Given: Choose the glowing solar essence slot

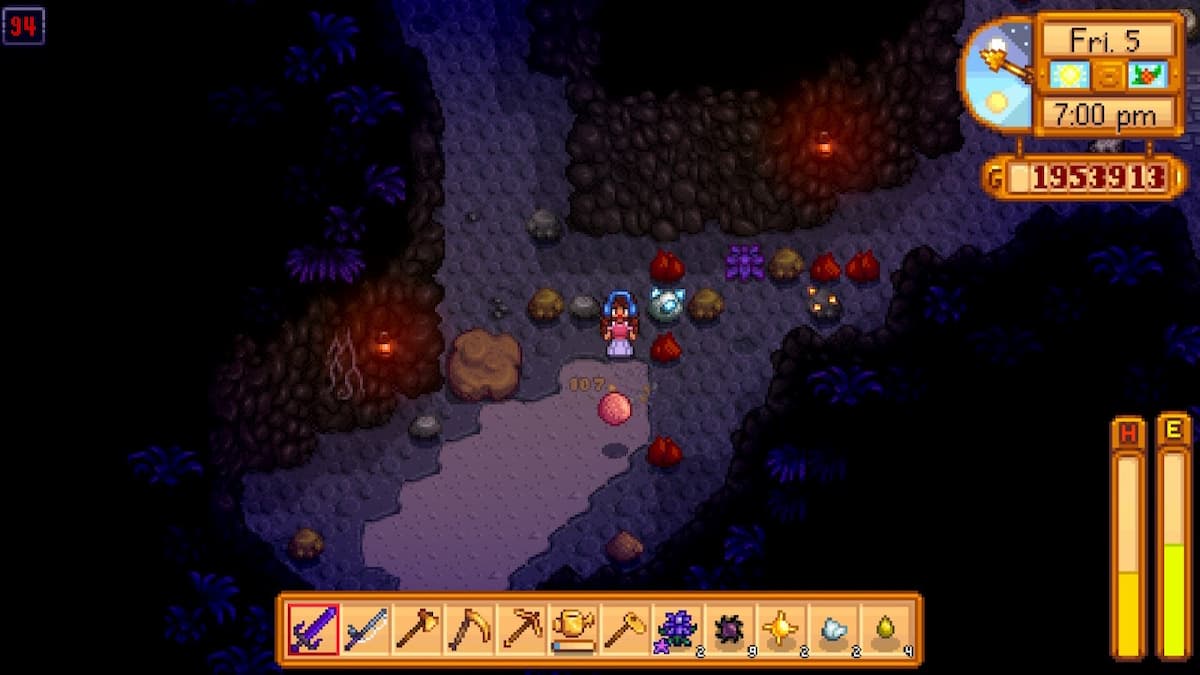Looking at the screenshot, I should (x=781, y=629).
